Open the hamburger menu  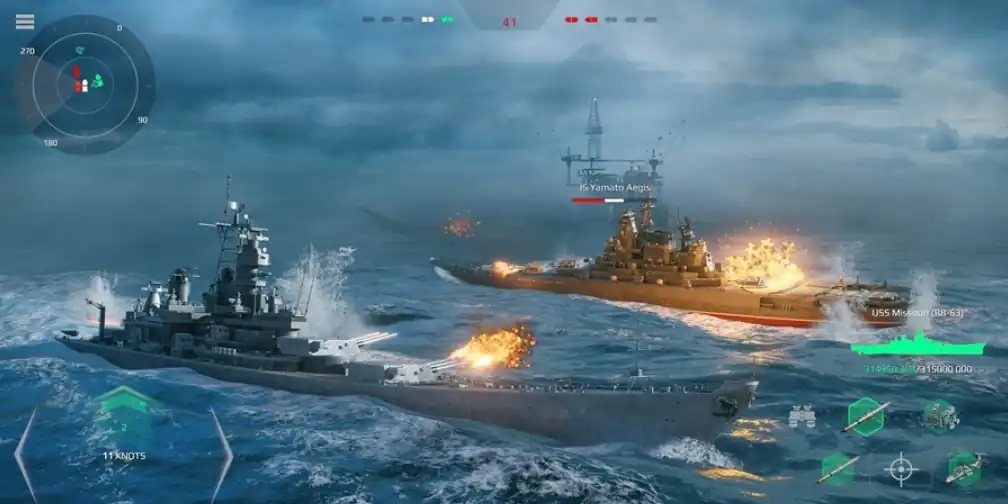coord(25,22)
